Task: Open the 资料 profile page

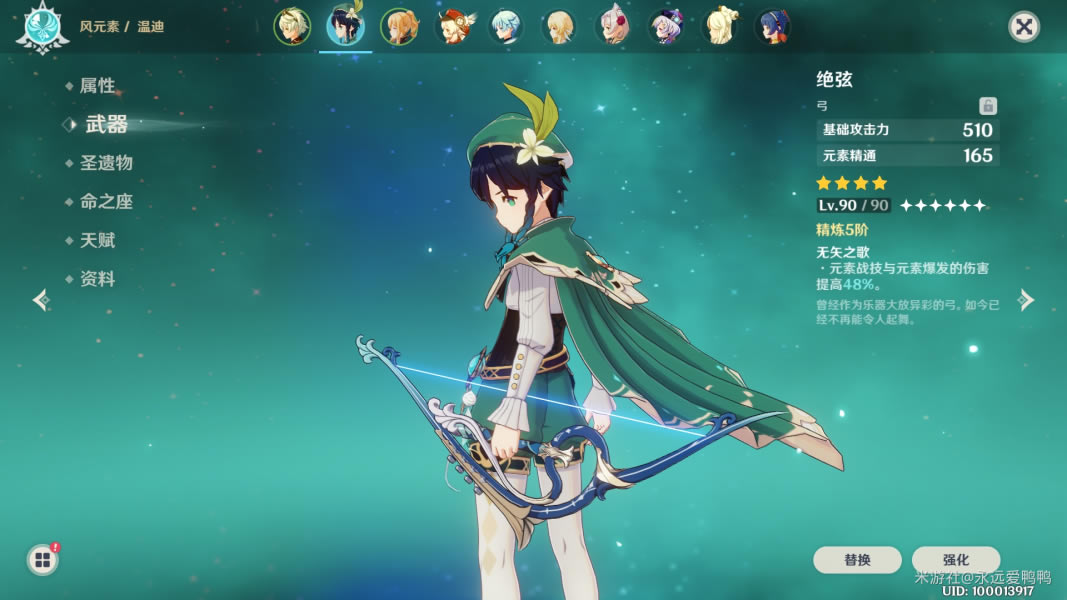Action: (x=97, y=280)
